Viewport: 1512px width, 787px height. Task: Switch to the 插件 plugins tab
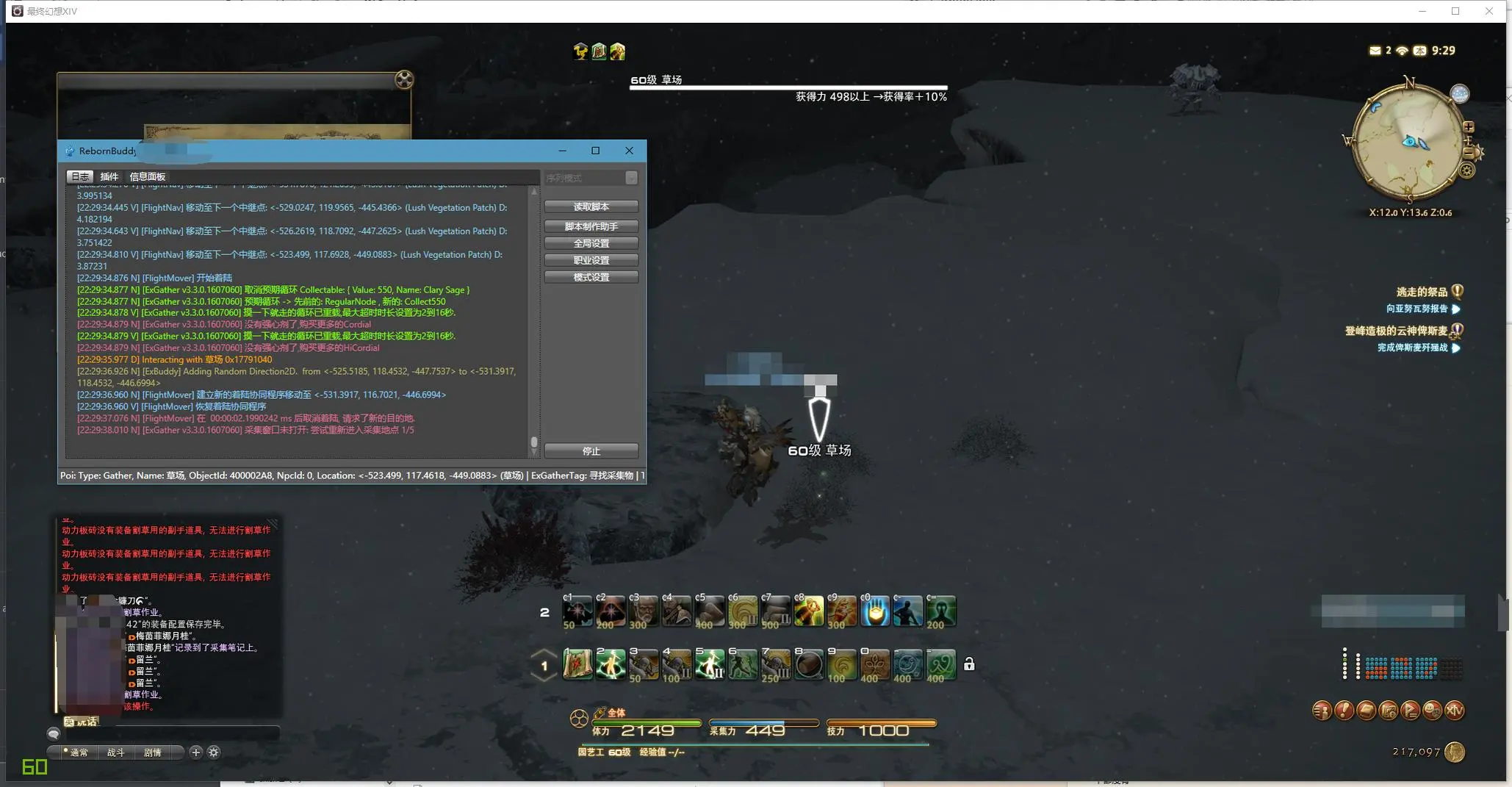pyautogui.click(x=109, y=176)
